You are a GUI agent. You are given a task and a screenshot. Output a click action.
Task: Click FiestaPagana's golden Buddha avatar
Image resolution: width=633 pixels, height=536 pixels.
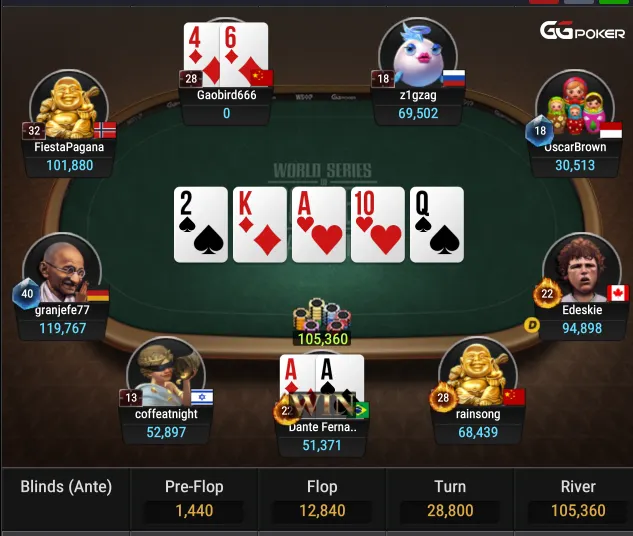point(68,107)
